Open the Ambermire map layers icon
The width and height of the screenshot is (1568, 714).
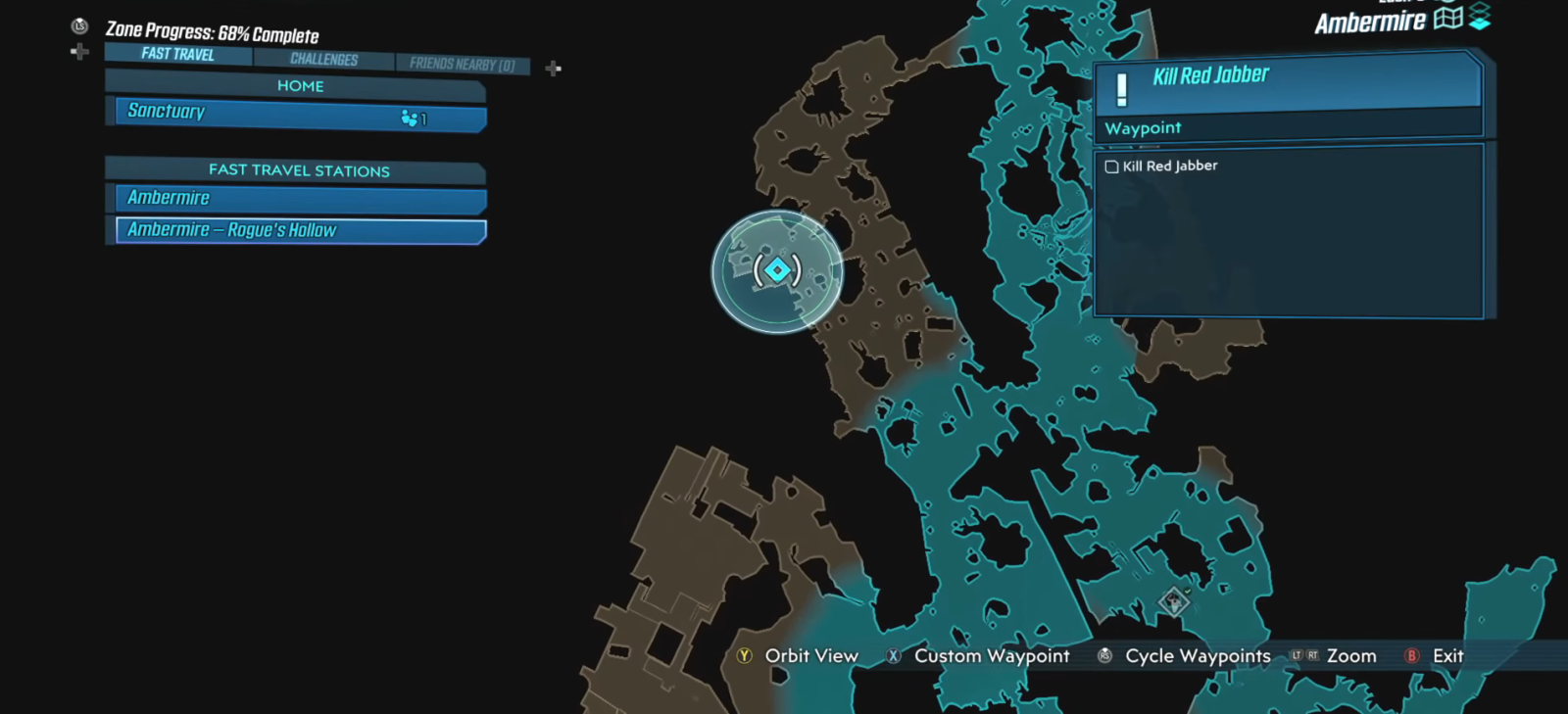[1479, 17]
